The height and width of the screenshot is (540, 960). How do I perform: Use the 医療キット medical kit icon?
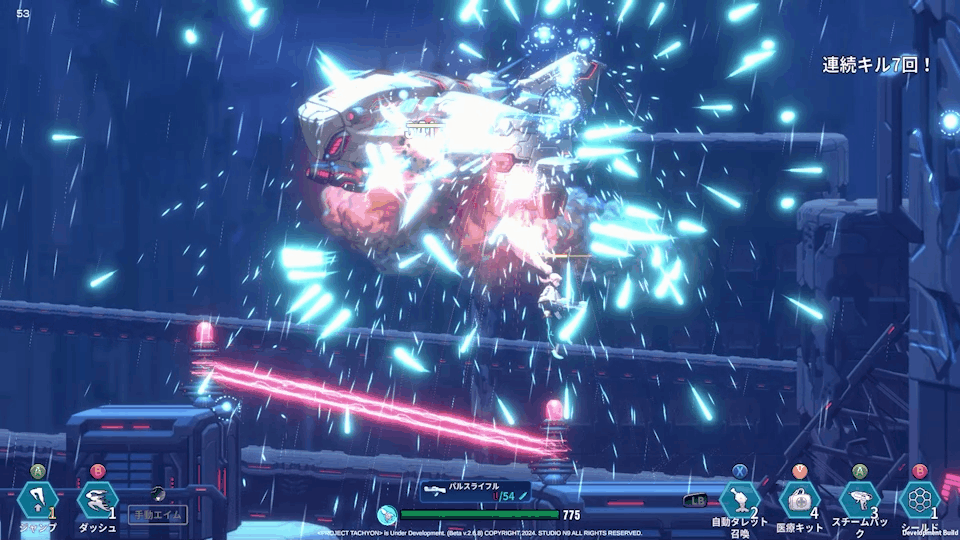tap(800, 500)
